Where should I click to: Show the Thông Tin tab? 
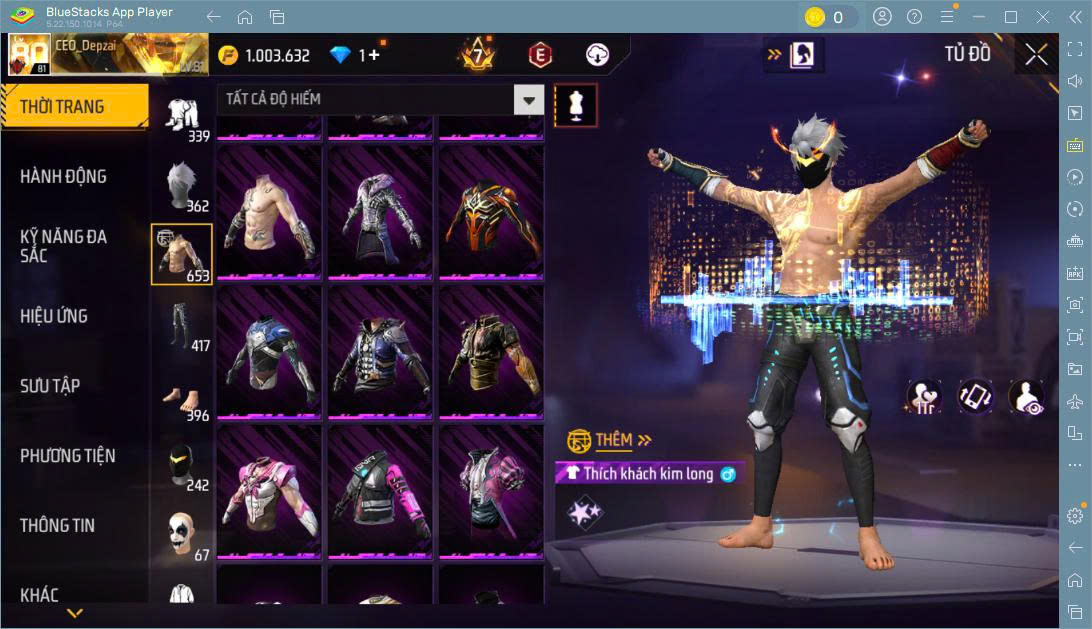(59, 525)
